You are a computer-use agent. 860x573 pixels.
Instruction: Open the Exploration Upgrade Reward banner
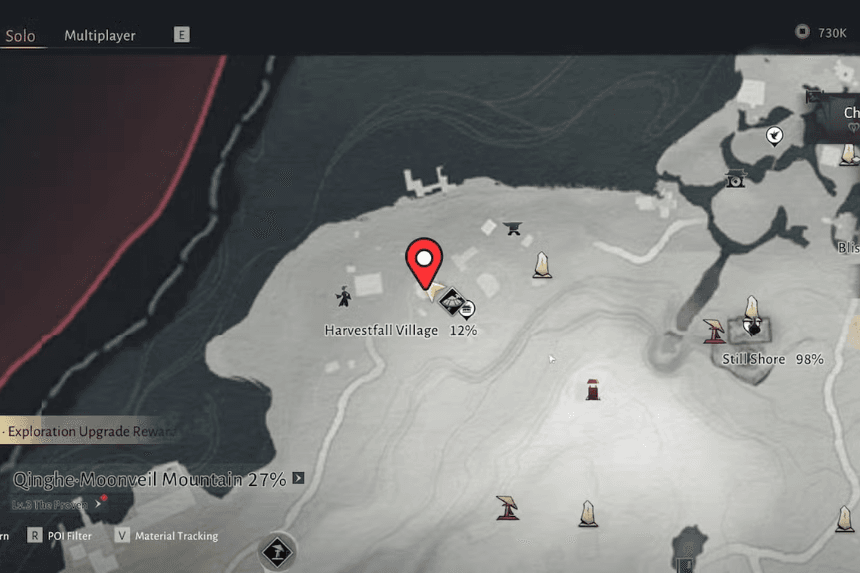tap(88, 431)
